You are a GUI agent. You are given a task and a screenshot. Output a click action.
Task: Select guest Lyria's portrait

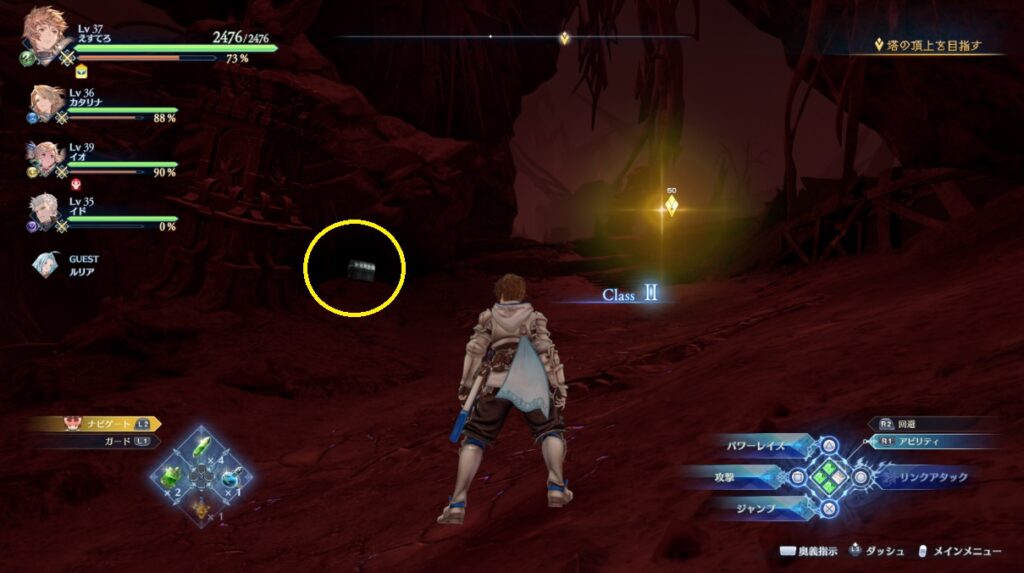46,263
